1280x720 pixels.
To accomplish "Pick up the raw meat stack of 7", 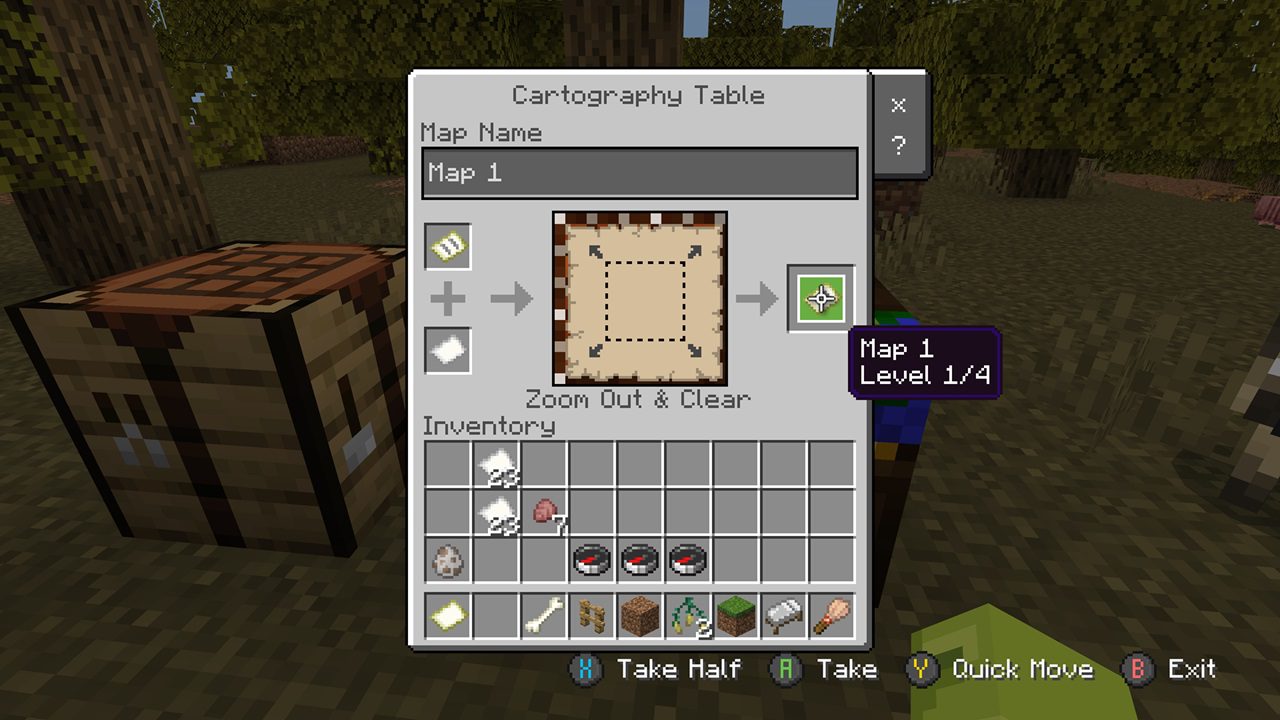I will [x=544, y=513].
